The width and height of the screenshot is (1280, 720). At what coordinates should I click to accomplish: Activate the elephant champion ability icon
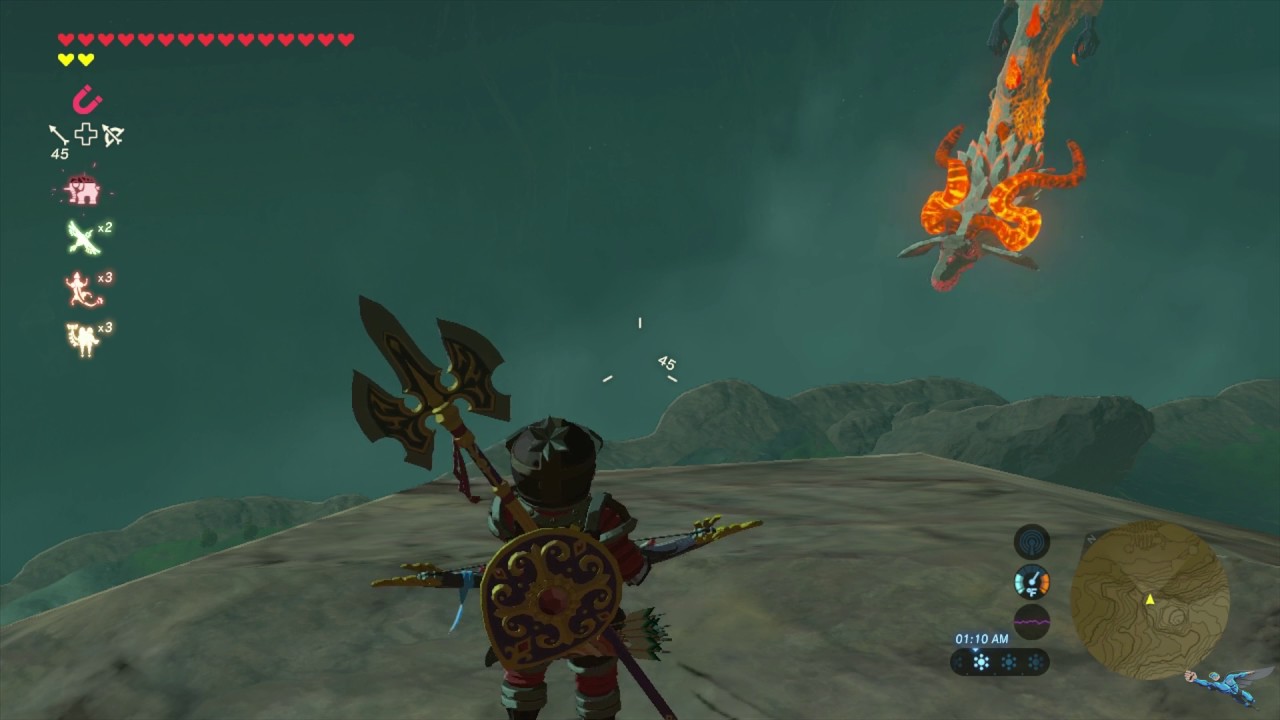tap(82, 189)
